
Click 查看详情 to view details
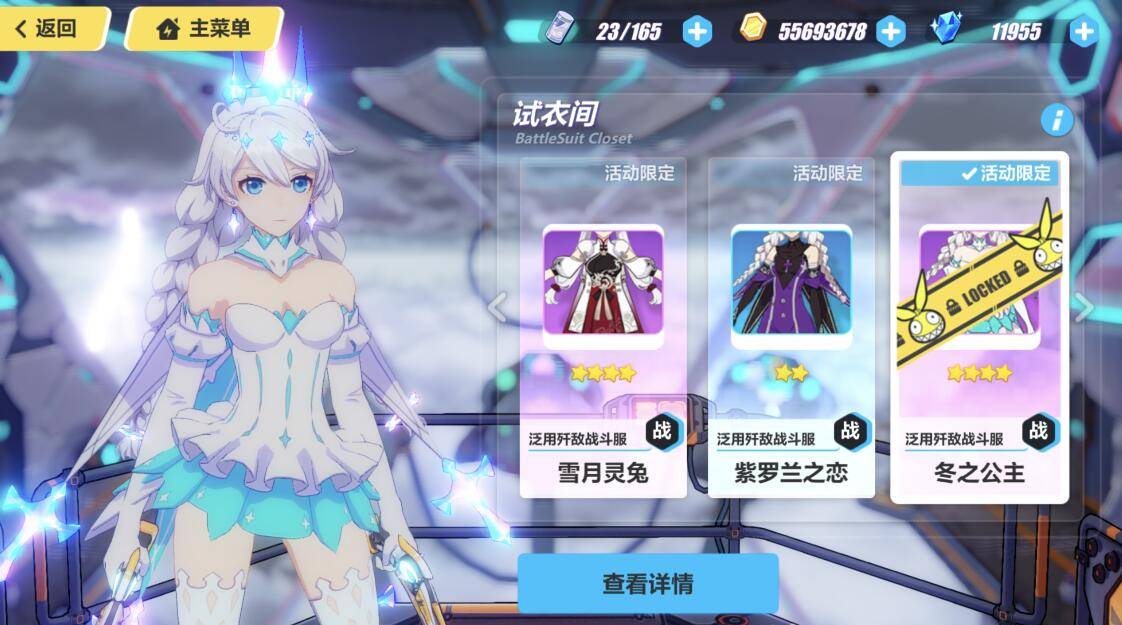[x=647, y=584]
